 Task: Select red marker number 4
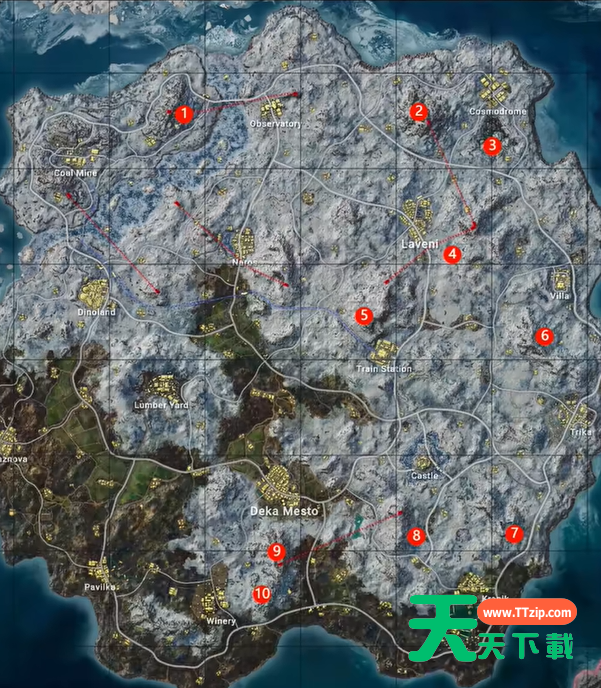click(453, 254)
